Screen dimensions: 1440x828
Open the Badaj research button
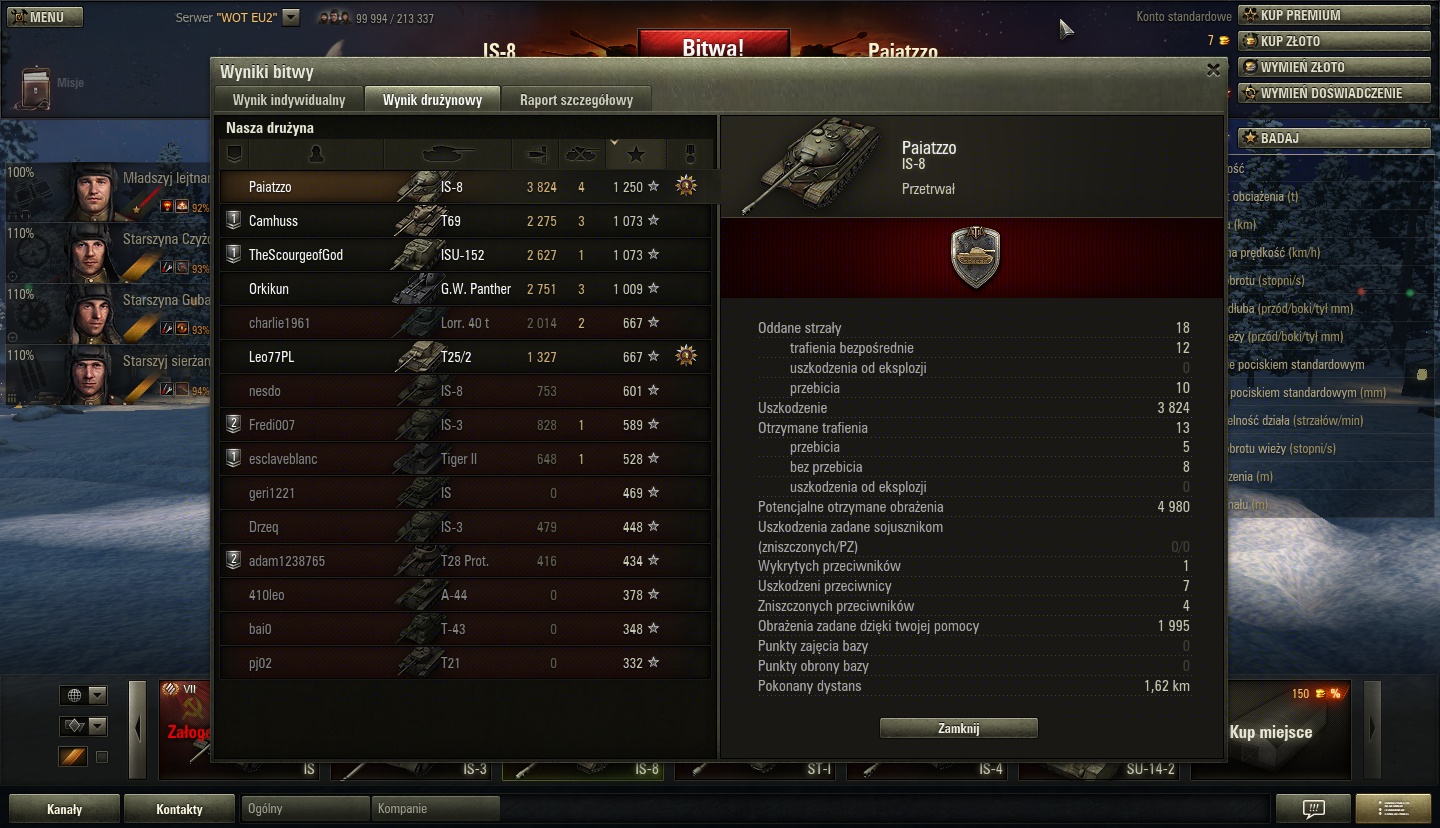[1334, 138]
